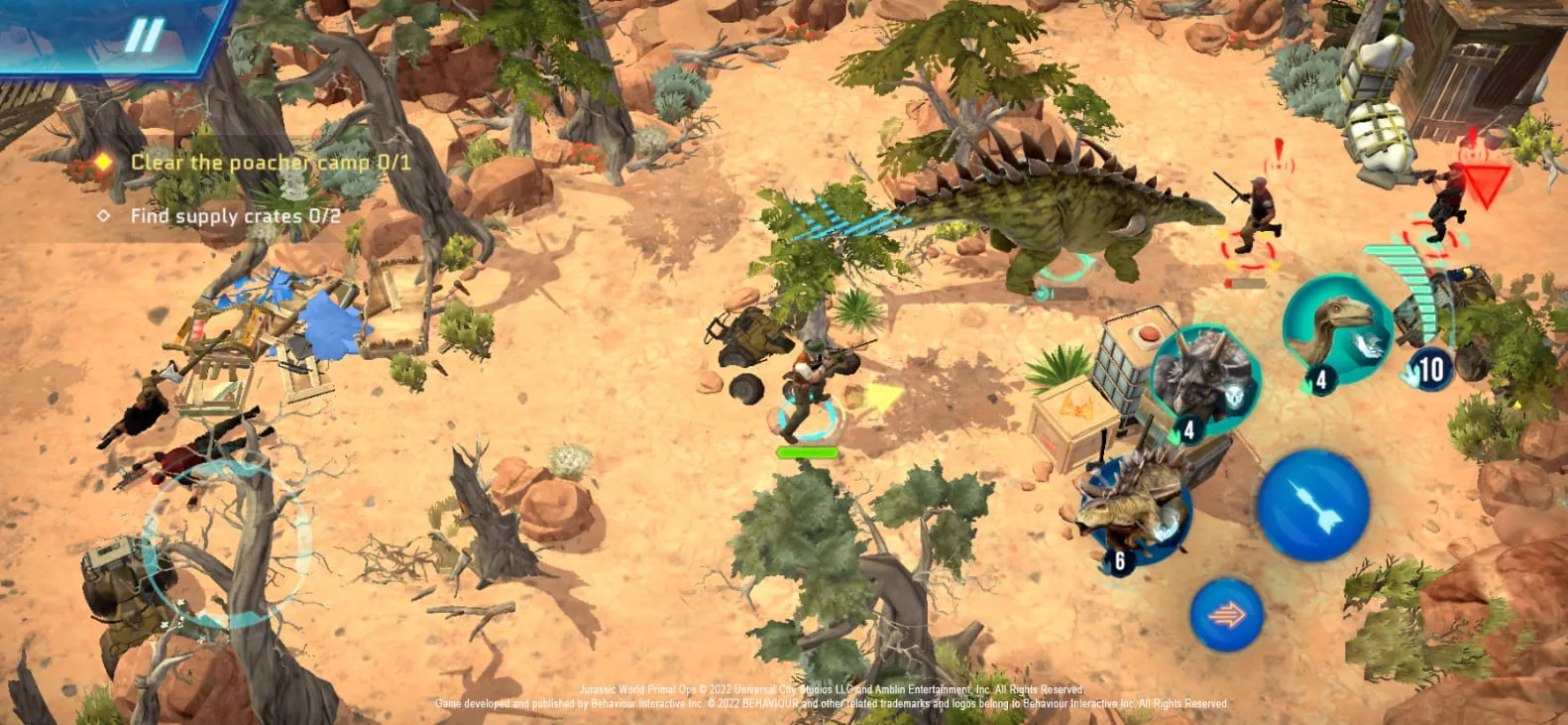Viewport: 1568px width, 725px height.
Task: Select the Find supply crates objective
Action: [235, 216]
